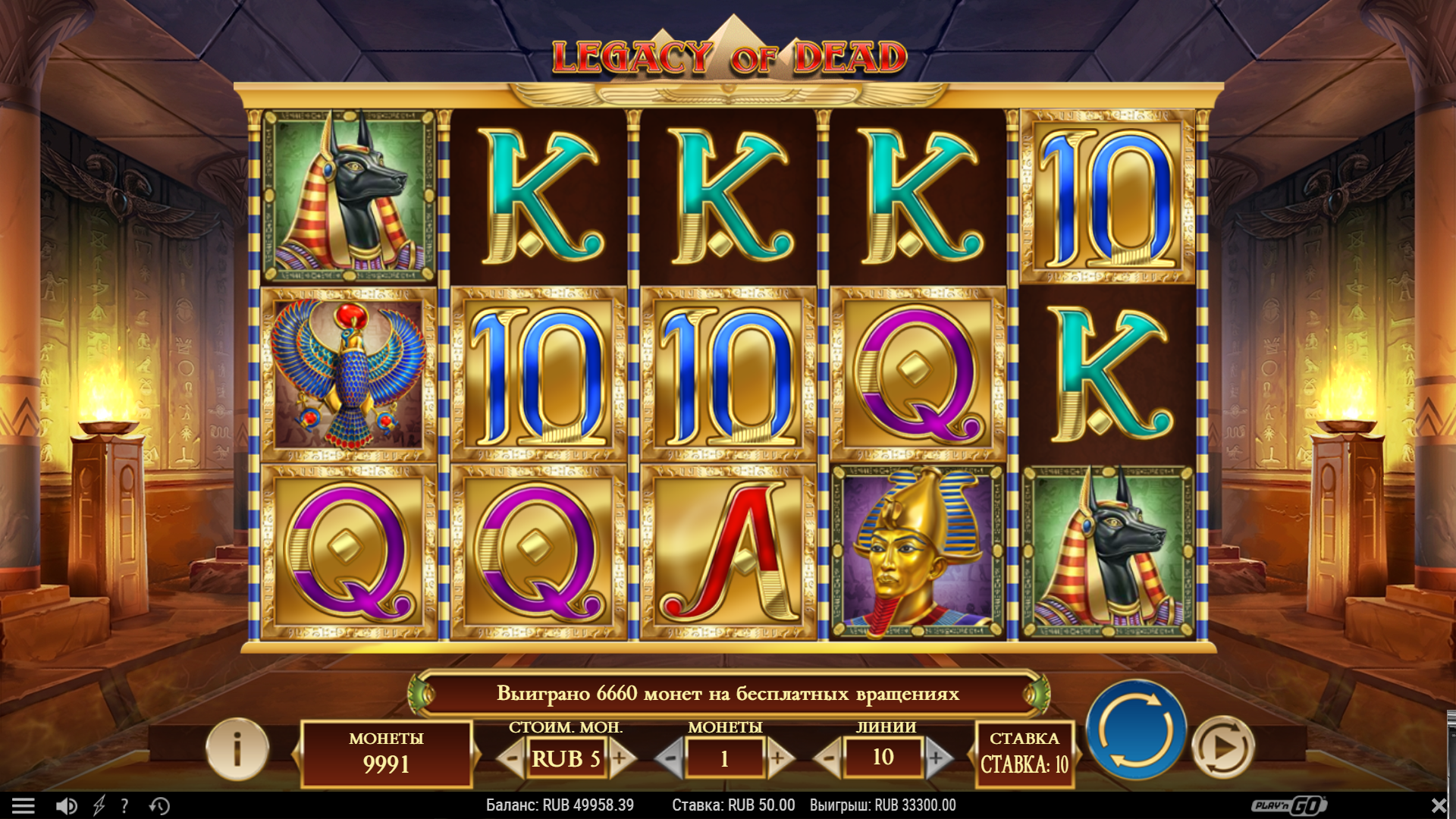Reduce the number of coins per line
The height and width of the screenshot is (819, 1456).
pyautogui.click(x=670, y=758)
